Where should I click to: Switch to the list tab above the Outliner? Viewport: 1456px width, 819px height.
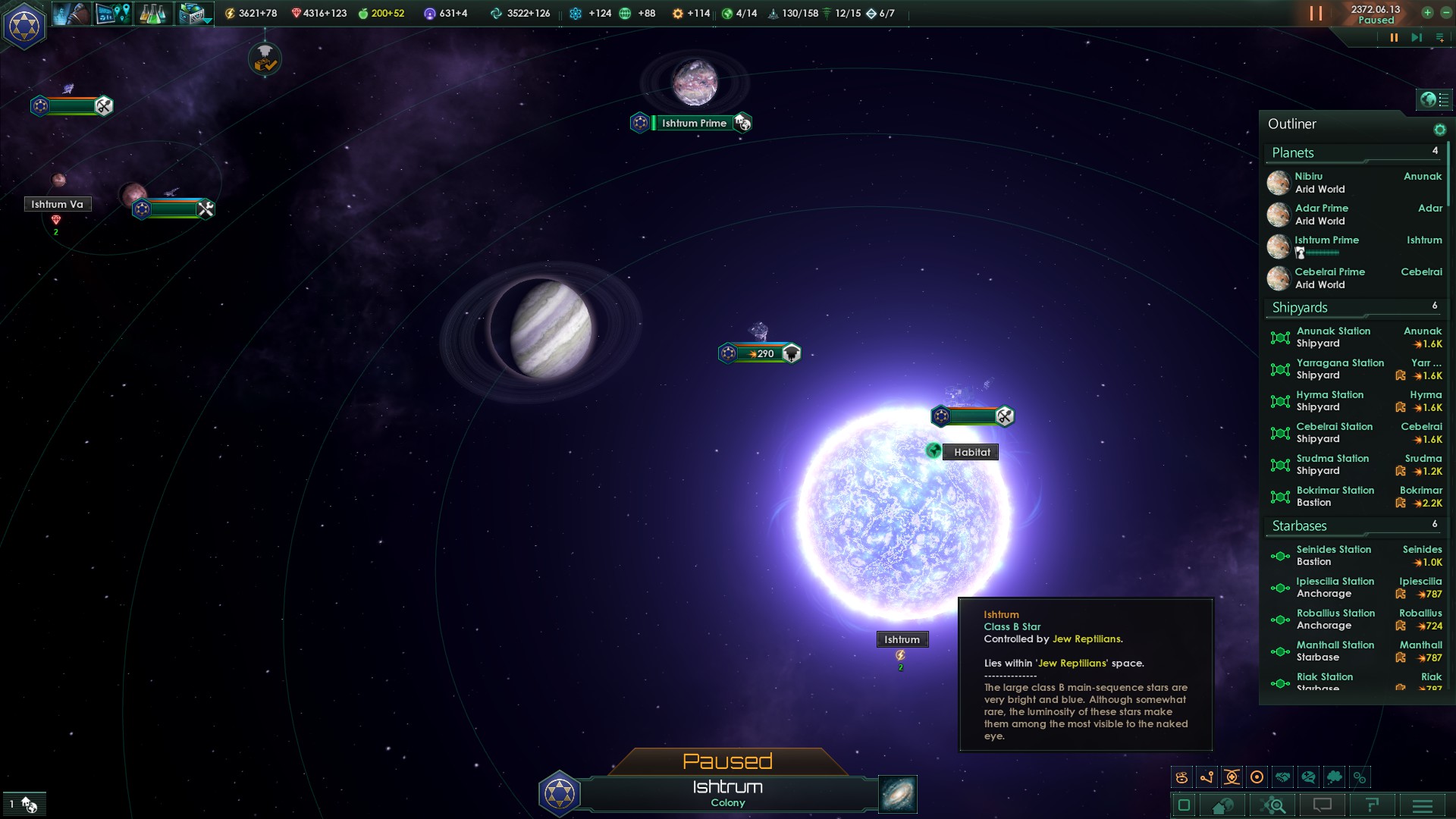click(x=1443, y=99)
